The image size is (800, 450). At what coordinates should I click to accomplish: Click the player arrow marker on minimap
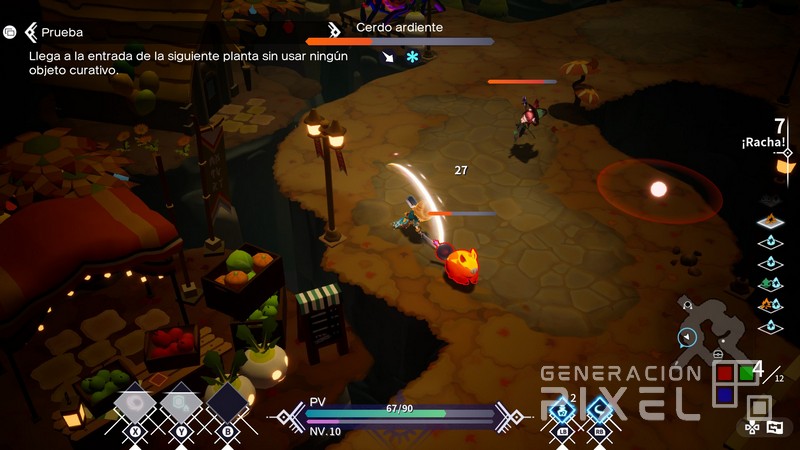(686, 337)
